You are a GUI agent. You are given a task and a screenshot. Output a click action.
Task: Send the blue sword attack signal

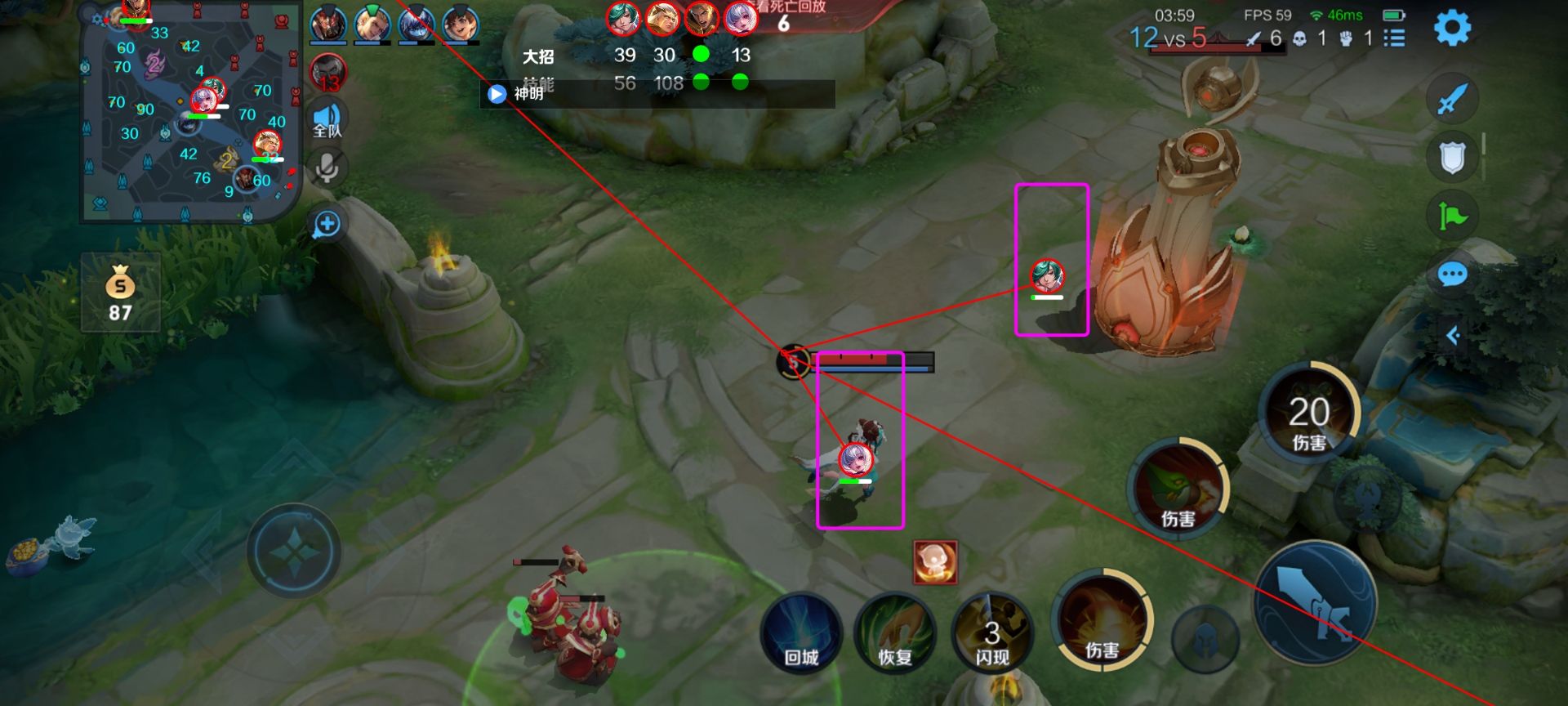point(1452,100)
